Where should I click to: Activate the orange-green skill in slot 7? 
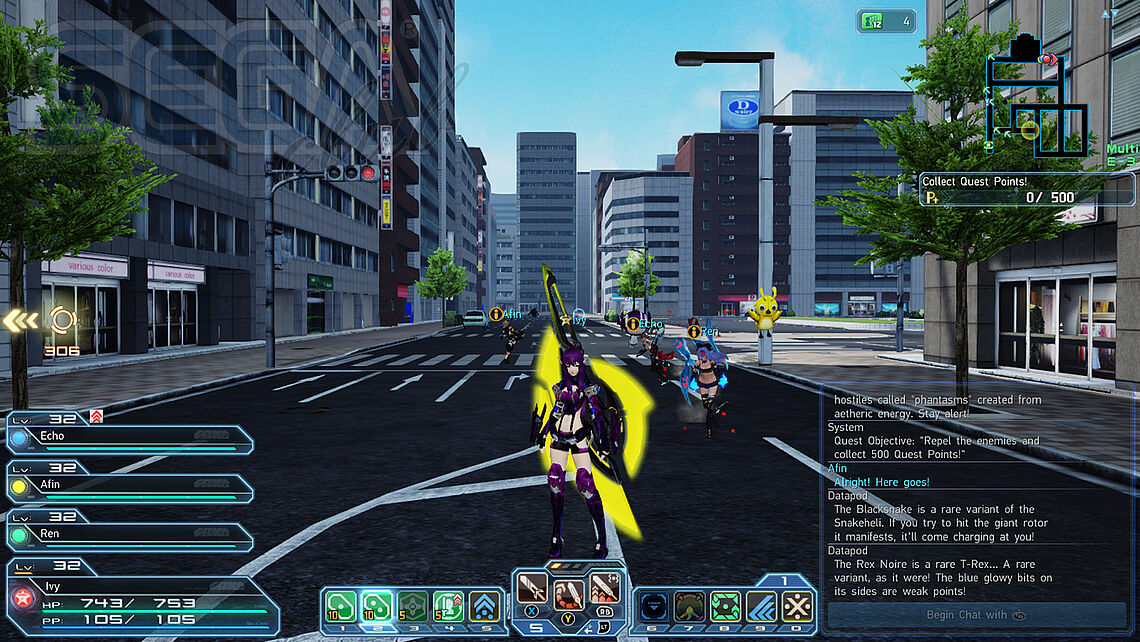pos(688,607)
